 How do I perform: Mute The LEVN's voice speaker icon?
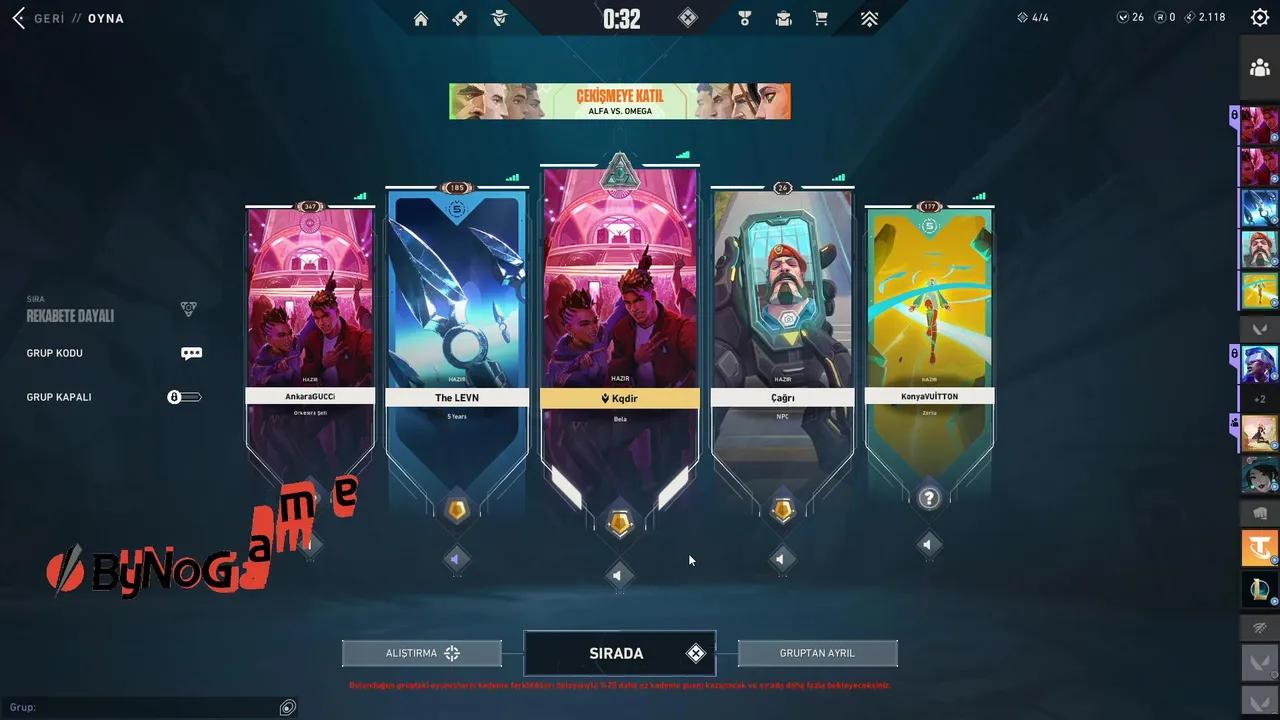coord(456,560)
